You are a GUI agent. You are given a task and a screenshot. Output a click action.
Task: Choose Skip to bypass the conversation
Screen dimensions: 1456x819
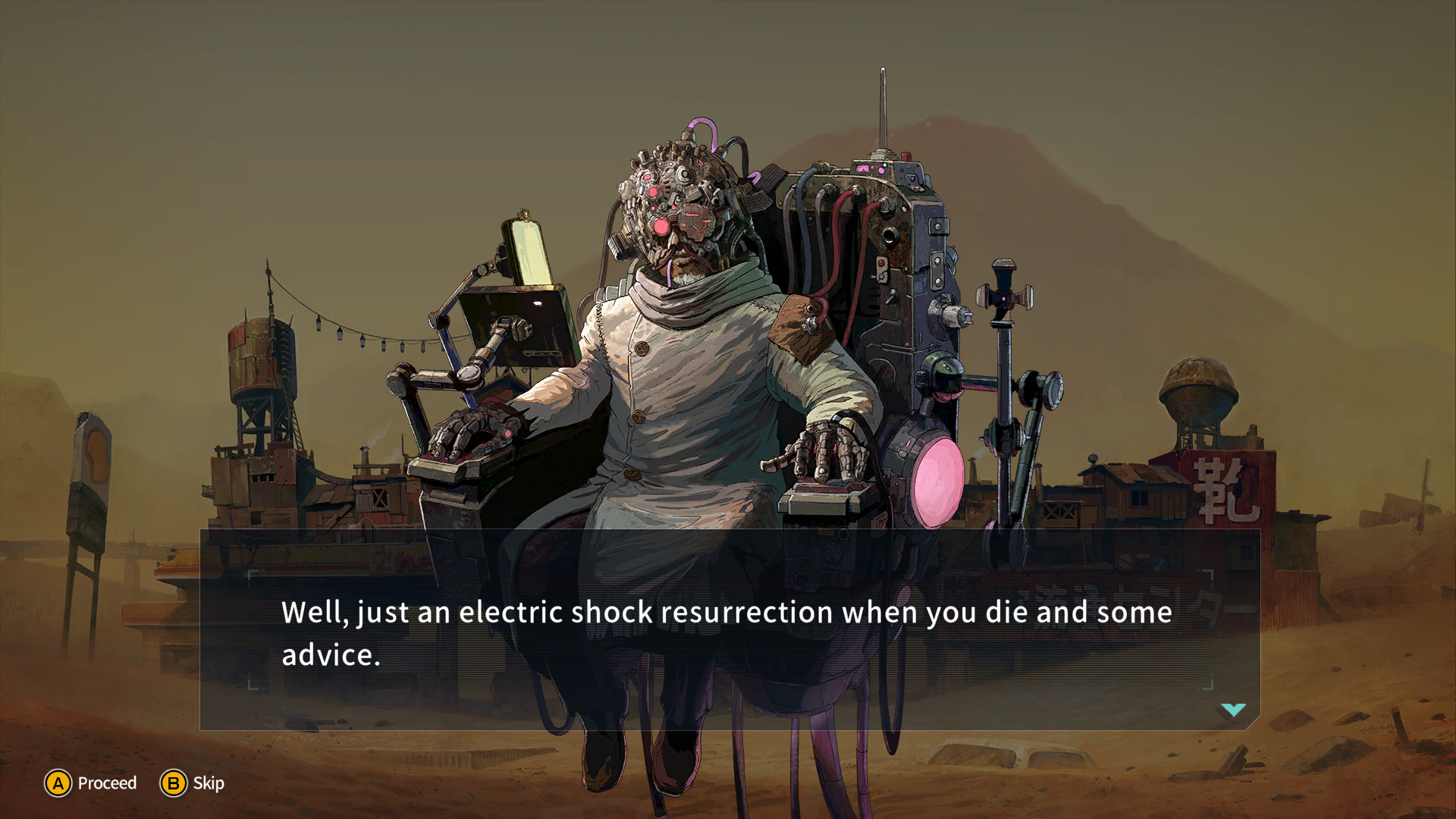click(174, 783)
